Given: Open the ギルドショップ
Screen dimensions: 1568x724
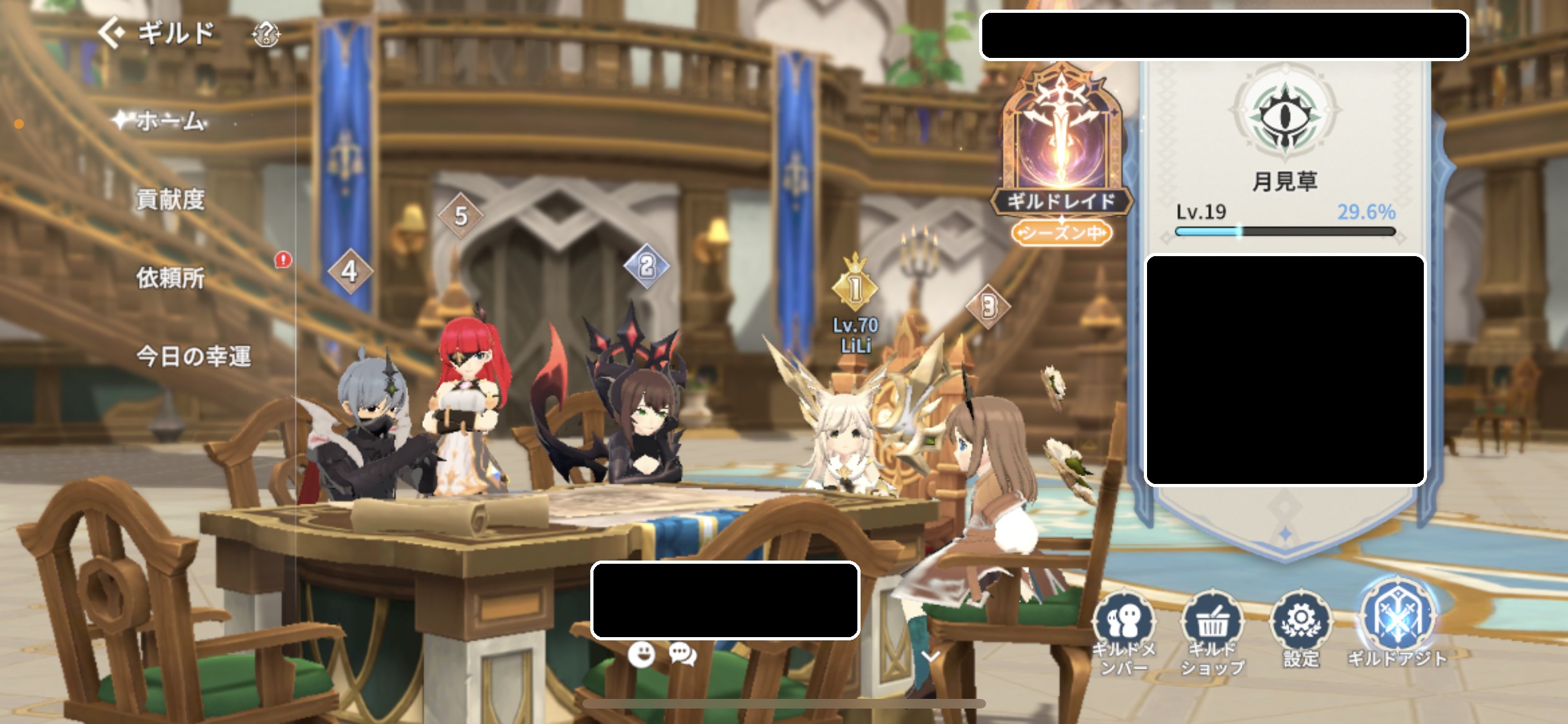Looking at the screenshot, I should pos(1212,631).
